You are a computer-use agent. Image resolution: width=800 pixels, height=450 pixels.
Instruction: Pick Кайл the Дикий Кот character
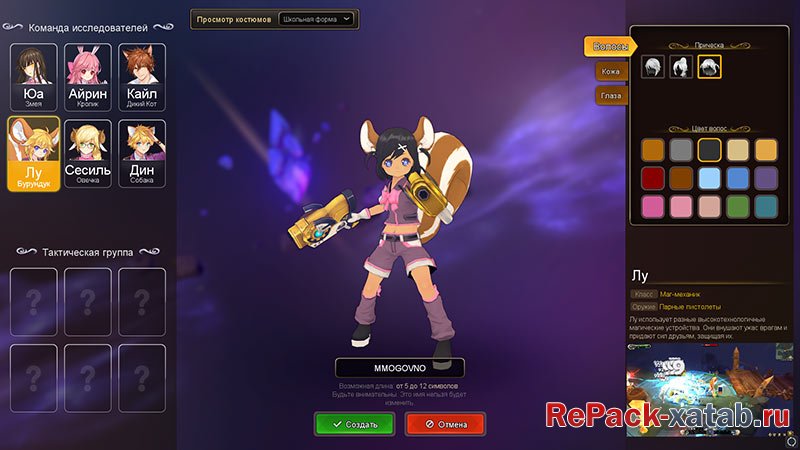[x=141, y=76]
